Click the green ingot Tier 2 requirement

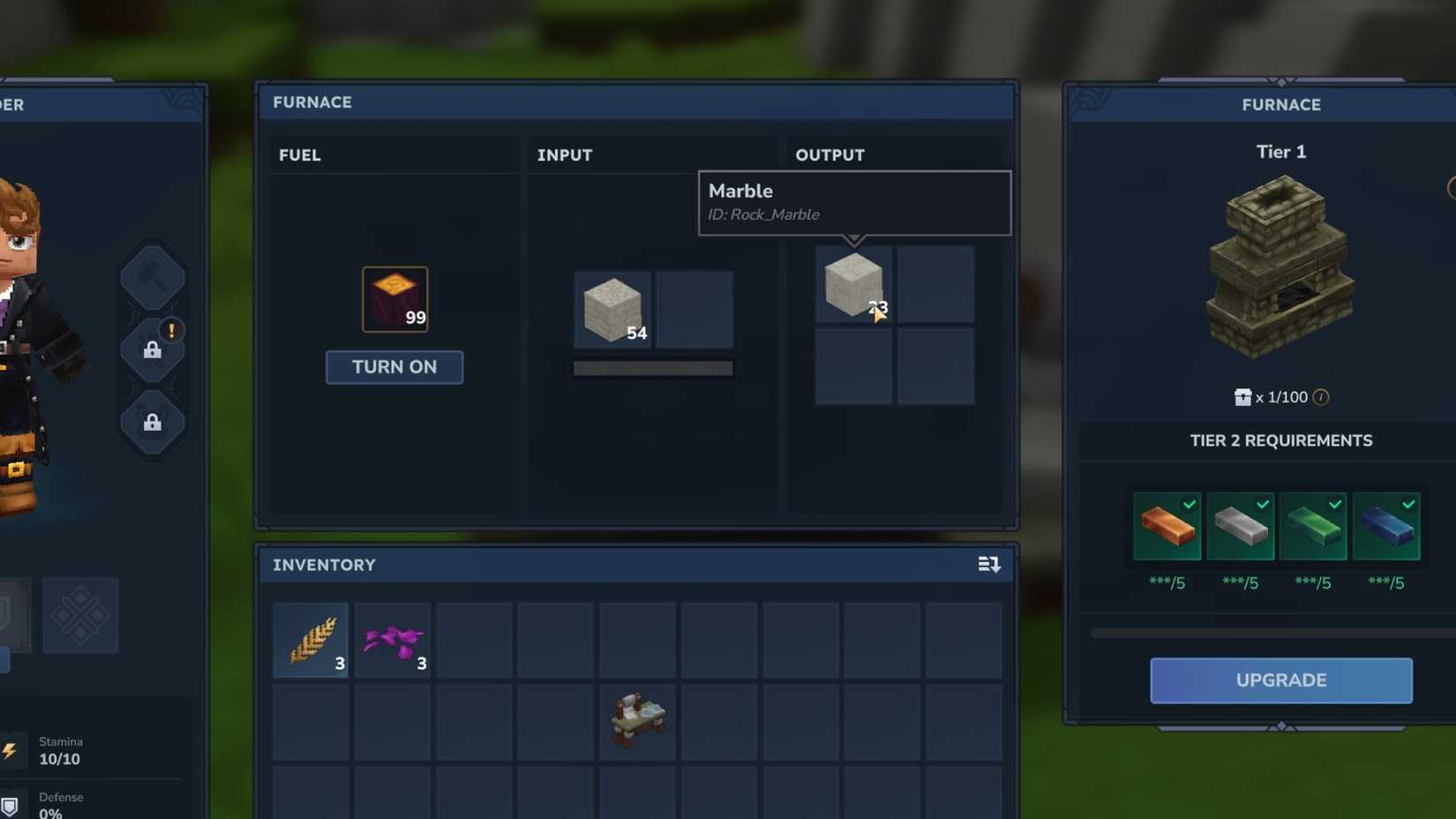[x=1314, y=527]
